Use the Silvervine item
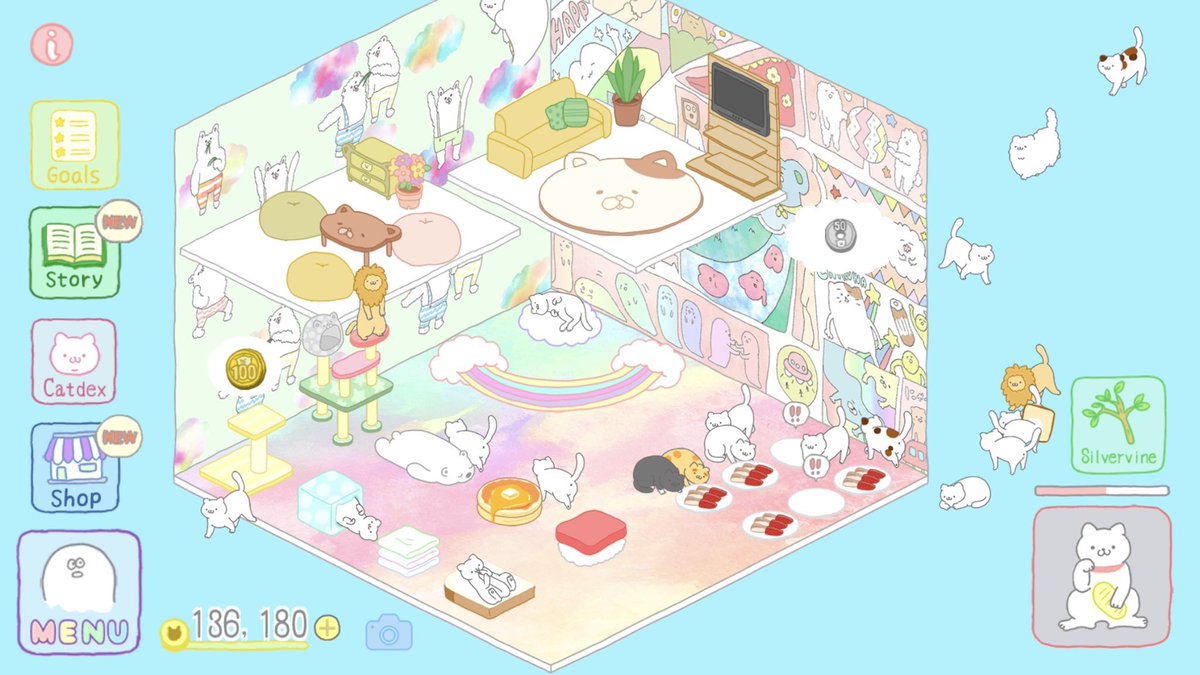The width and height of the screenshot is (1200, 675). (x=1118, y=425)
